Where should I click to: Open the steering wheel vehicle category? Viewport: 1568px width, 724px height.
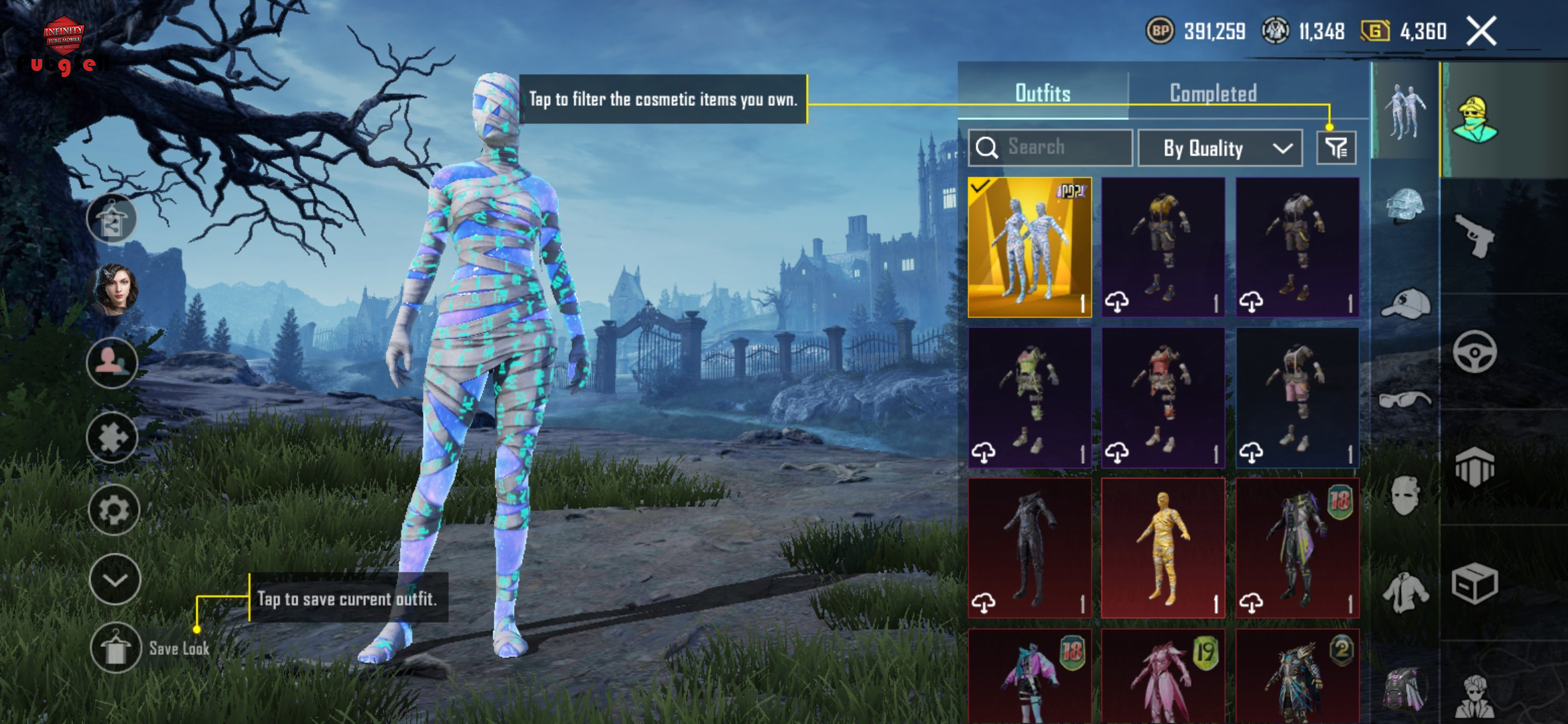pos(1475,351)
